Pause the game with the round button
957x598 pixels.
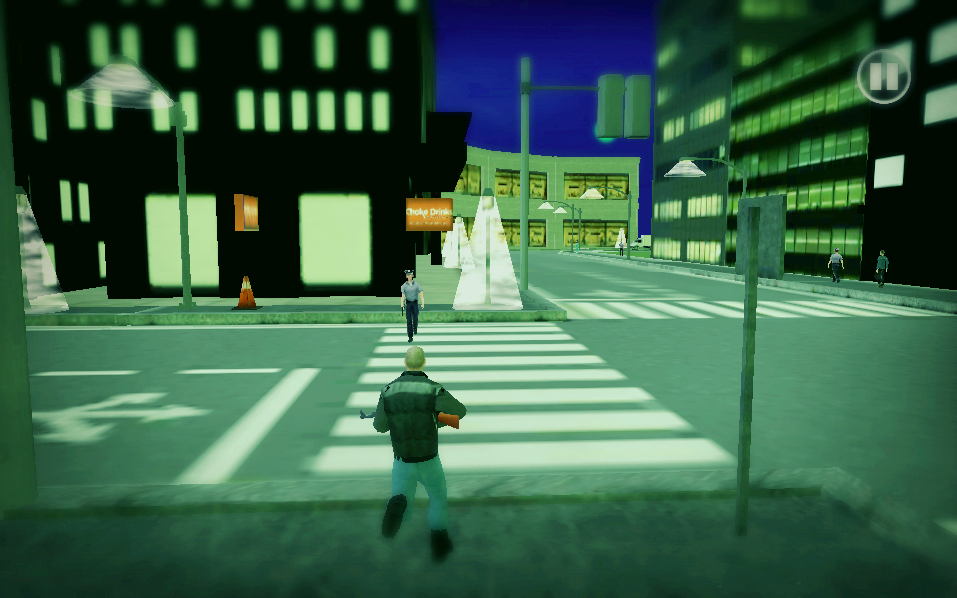[x=883, y=77]
